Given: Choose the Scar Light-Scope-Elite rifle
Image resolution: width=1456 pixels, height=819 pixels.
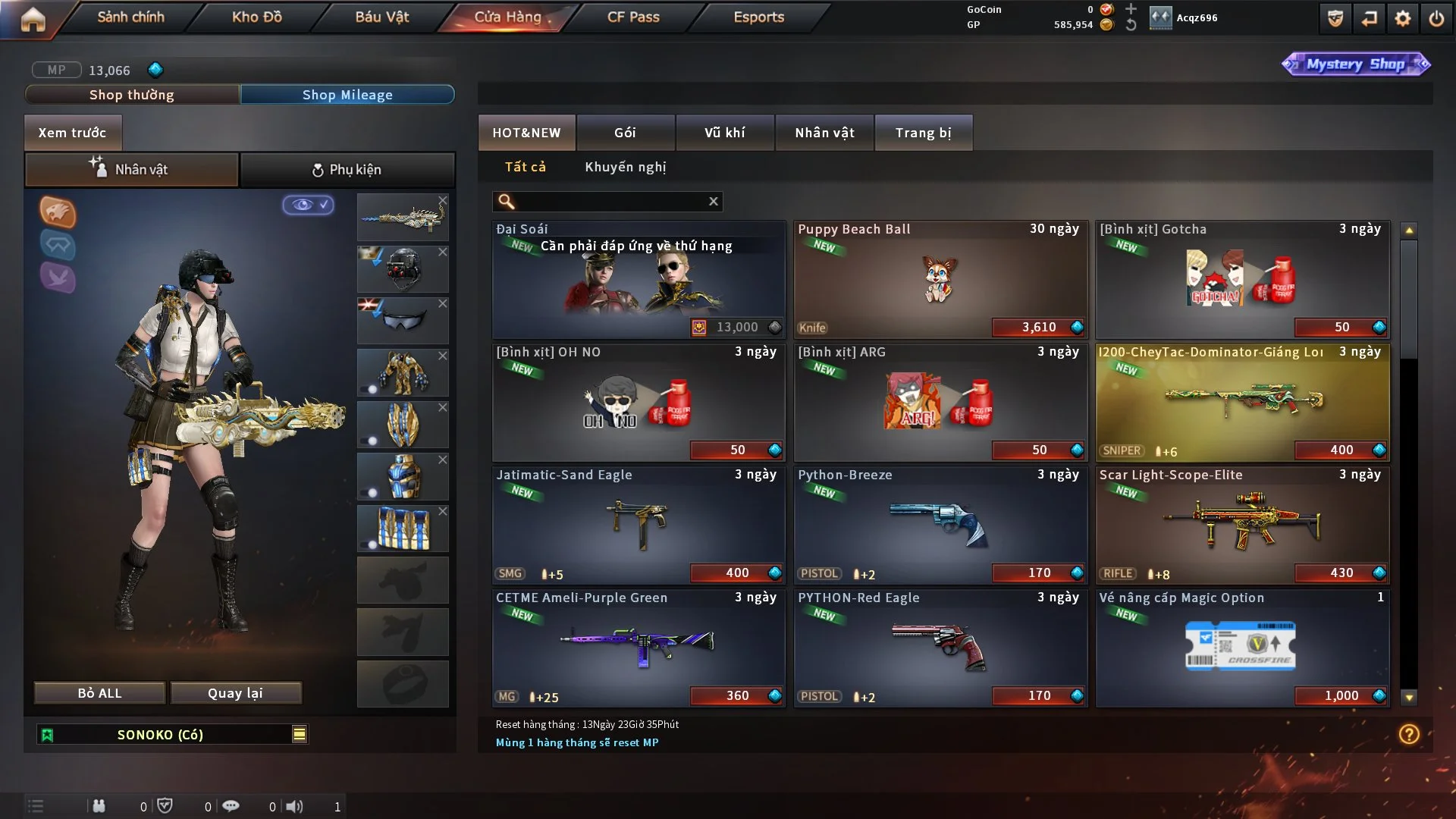Looking at the screenshot, I should click(1241, 525).
